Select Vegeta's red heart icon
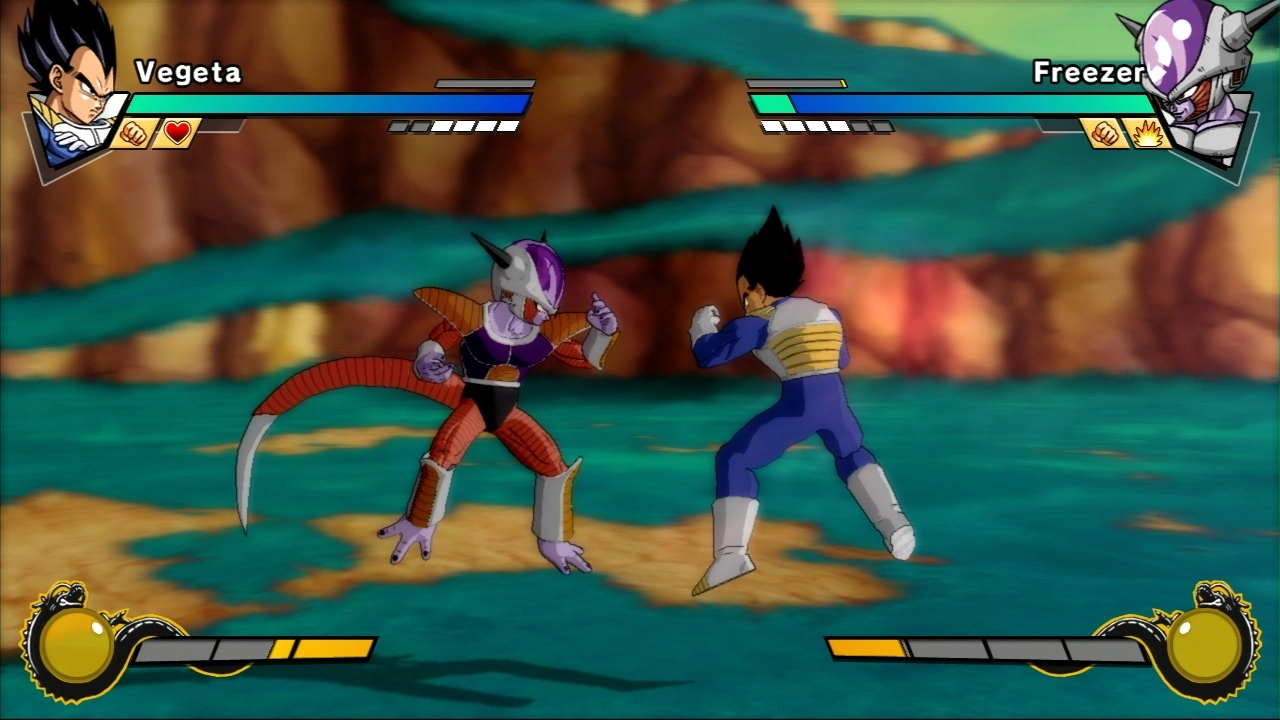The height and width of the screenshot is (720, 1280). pos(178,133)
